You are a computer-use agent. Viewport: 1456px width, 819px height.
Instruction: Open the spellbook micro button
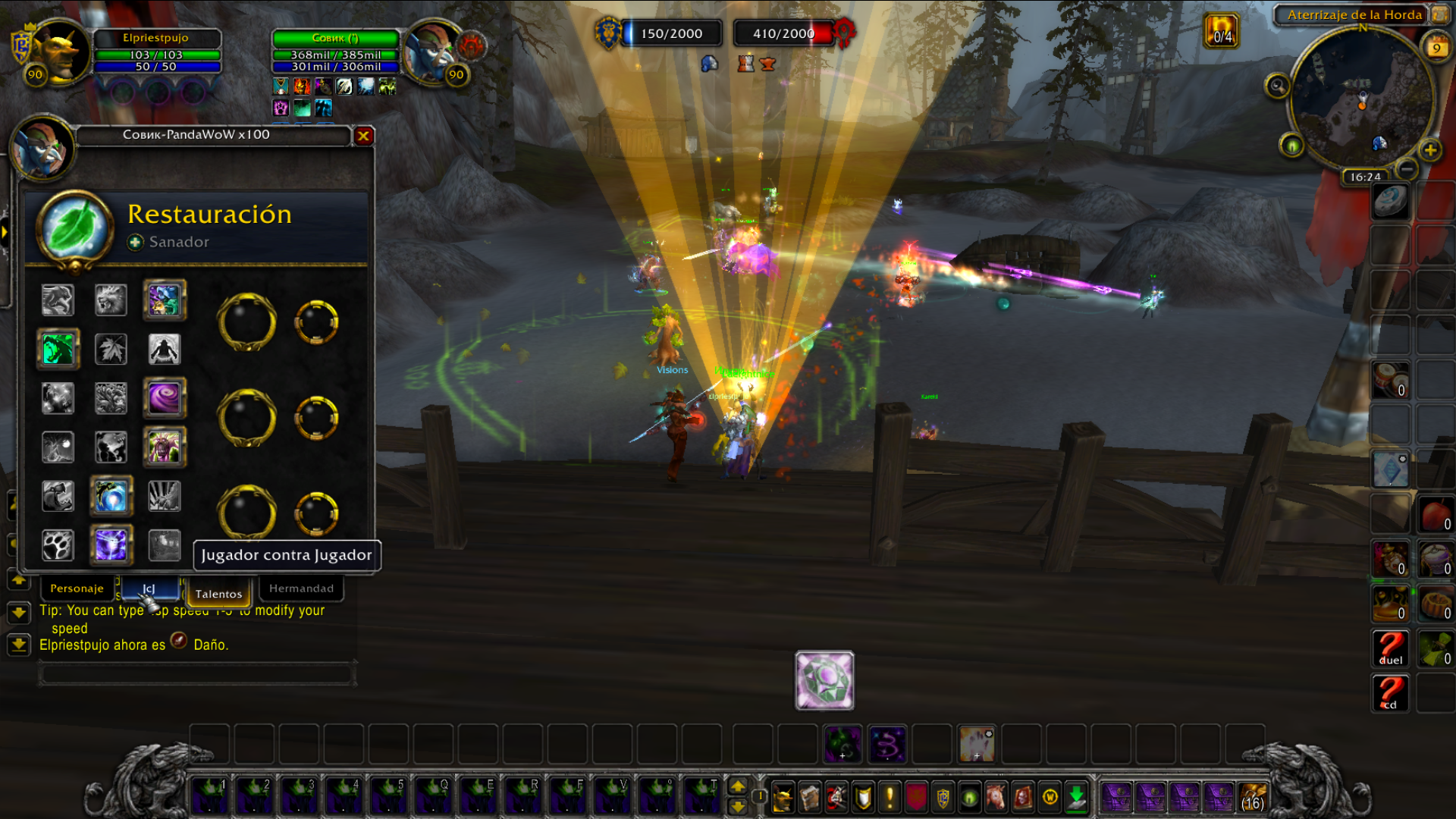(x=810, y=797)
